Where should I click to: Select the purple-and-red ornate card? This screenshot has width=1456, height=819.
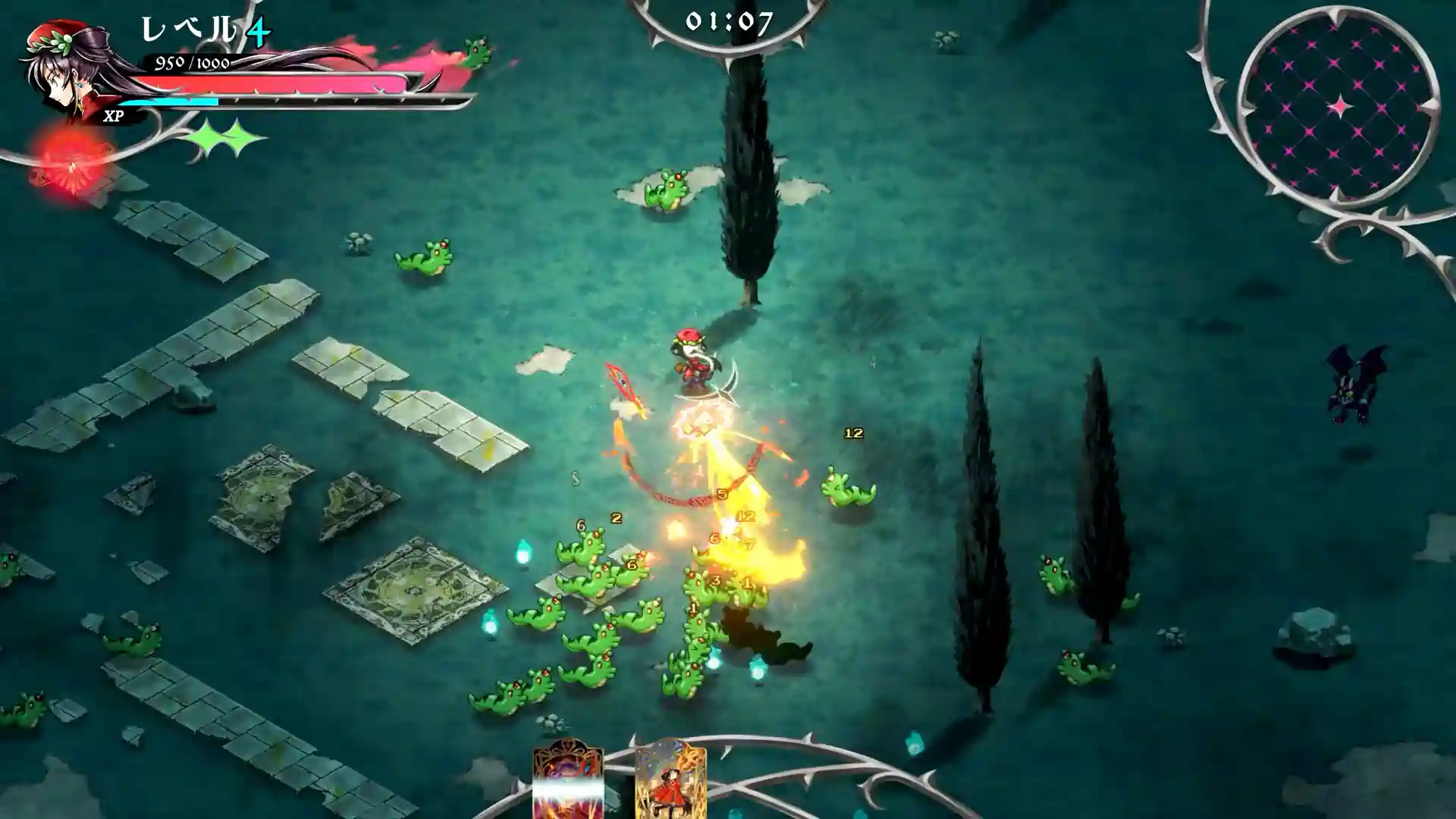[x=568, y=781]
